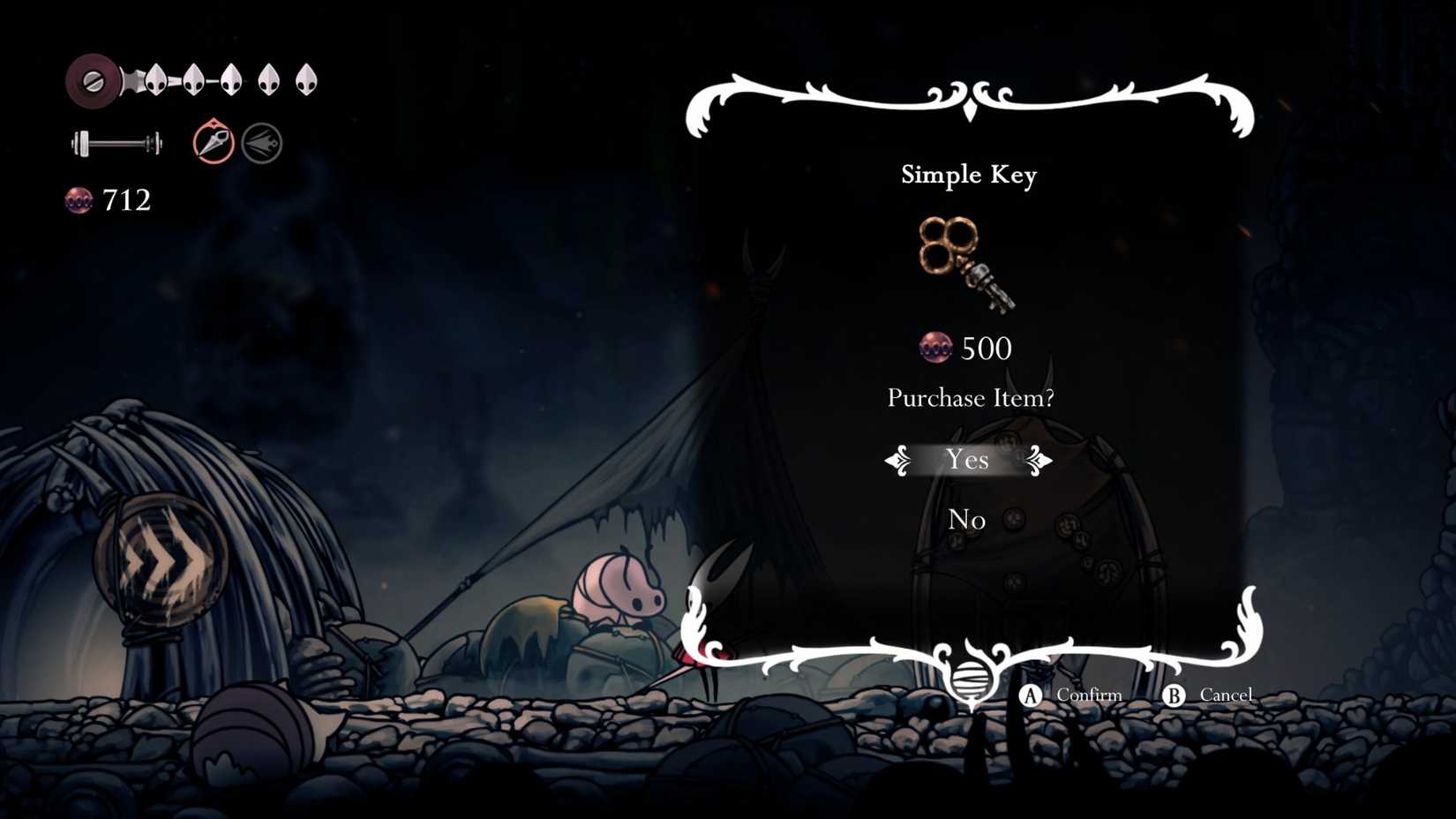Select the equipped Straight Pin tool icon

click(x=214, y=141)
